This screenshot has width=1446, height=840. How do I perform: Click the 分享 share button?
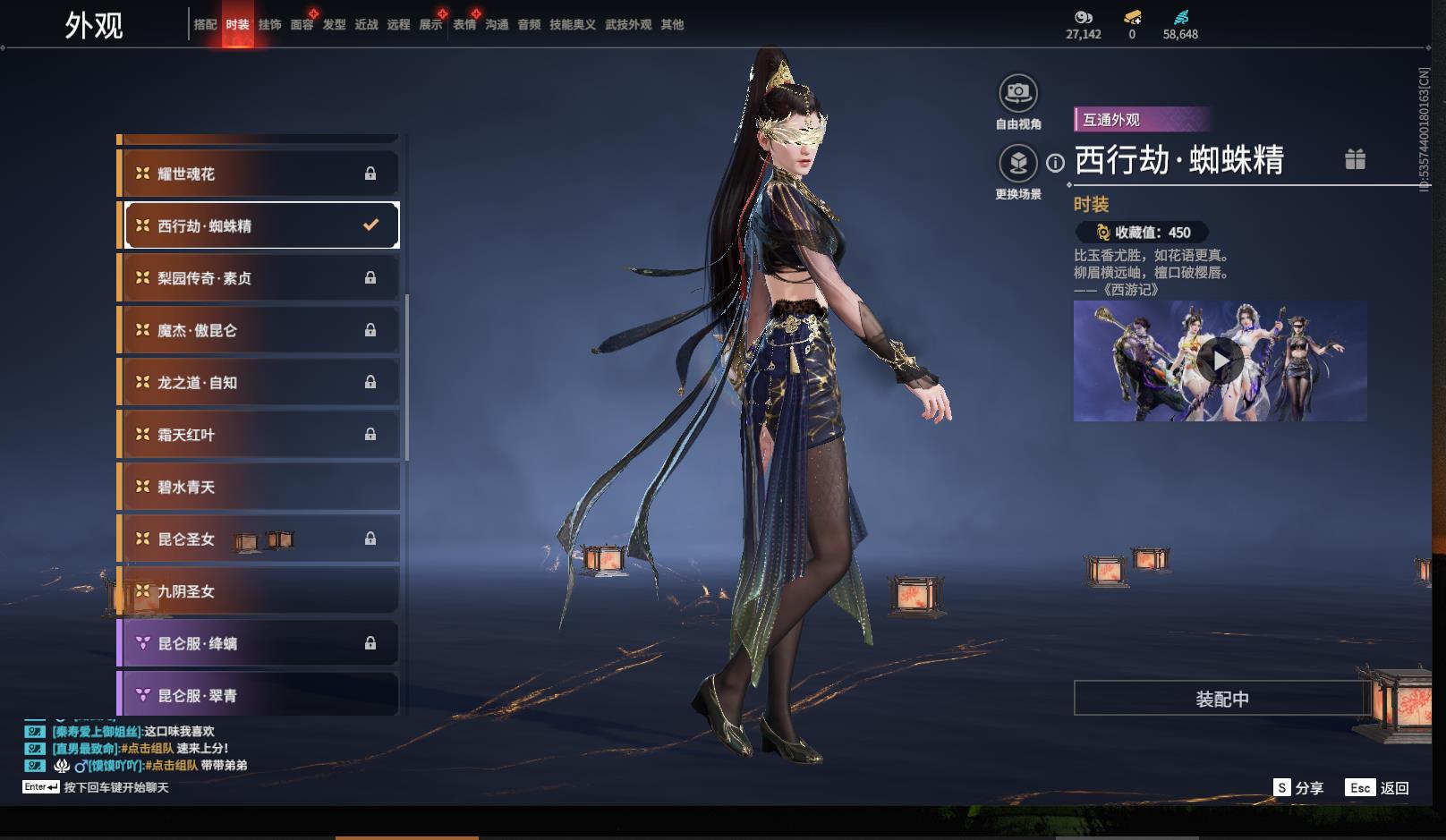(1298, 788)
